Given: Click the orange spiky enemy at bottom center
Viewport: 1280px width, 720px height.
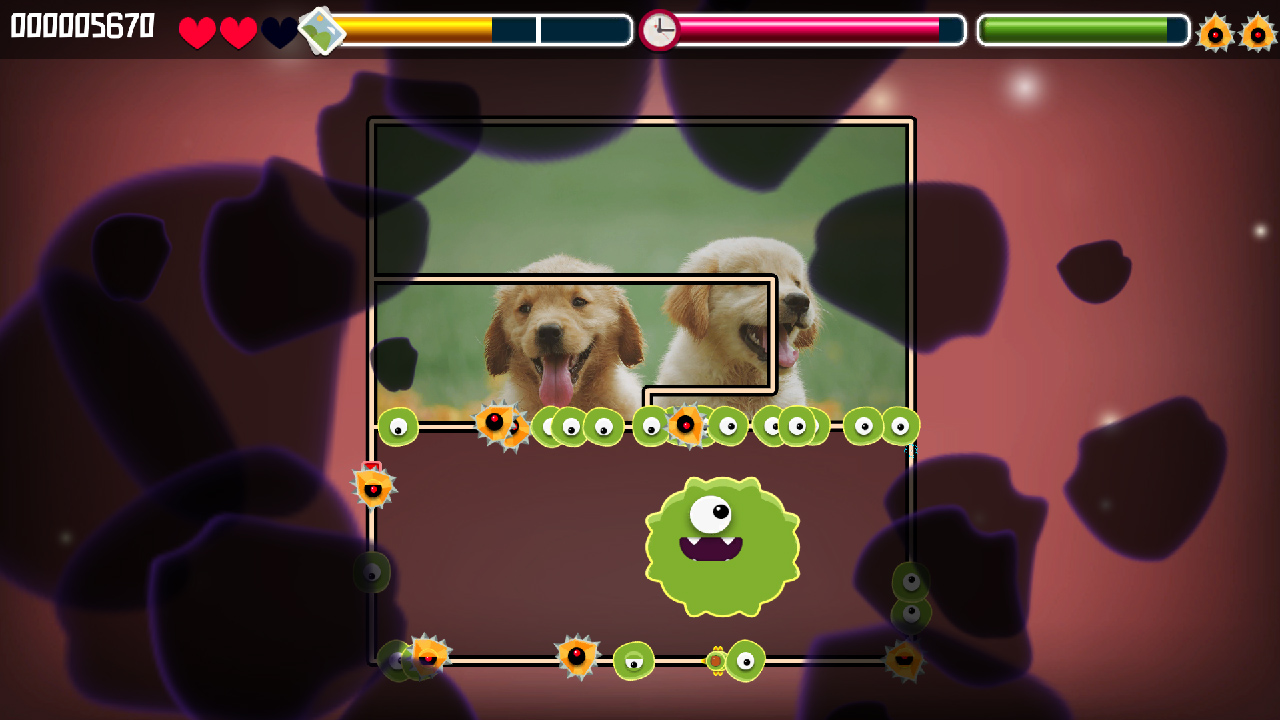Looking at the screenshot, I should pos(575,655).
